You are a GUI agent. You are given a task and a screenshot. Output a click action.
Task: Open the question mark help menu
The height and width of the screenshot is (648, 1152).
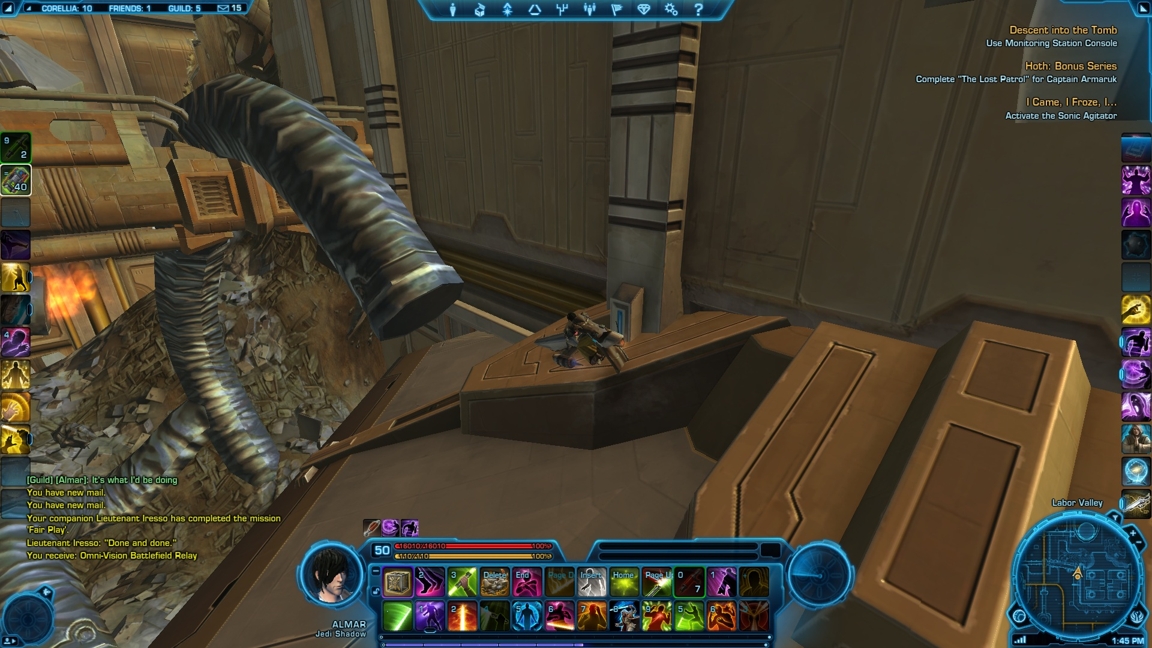point(698,10)
